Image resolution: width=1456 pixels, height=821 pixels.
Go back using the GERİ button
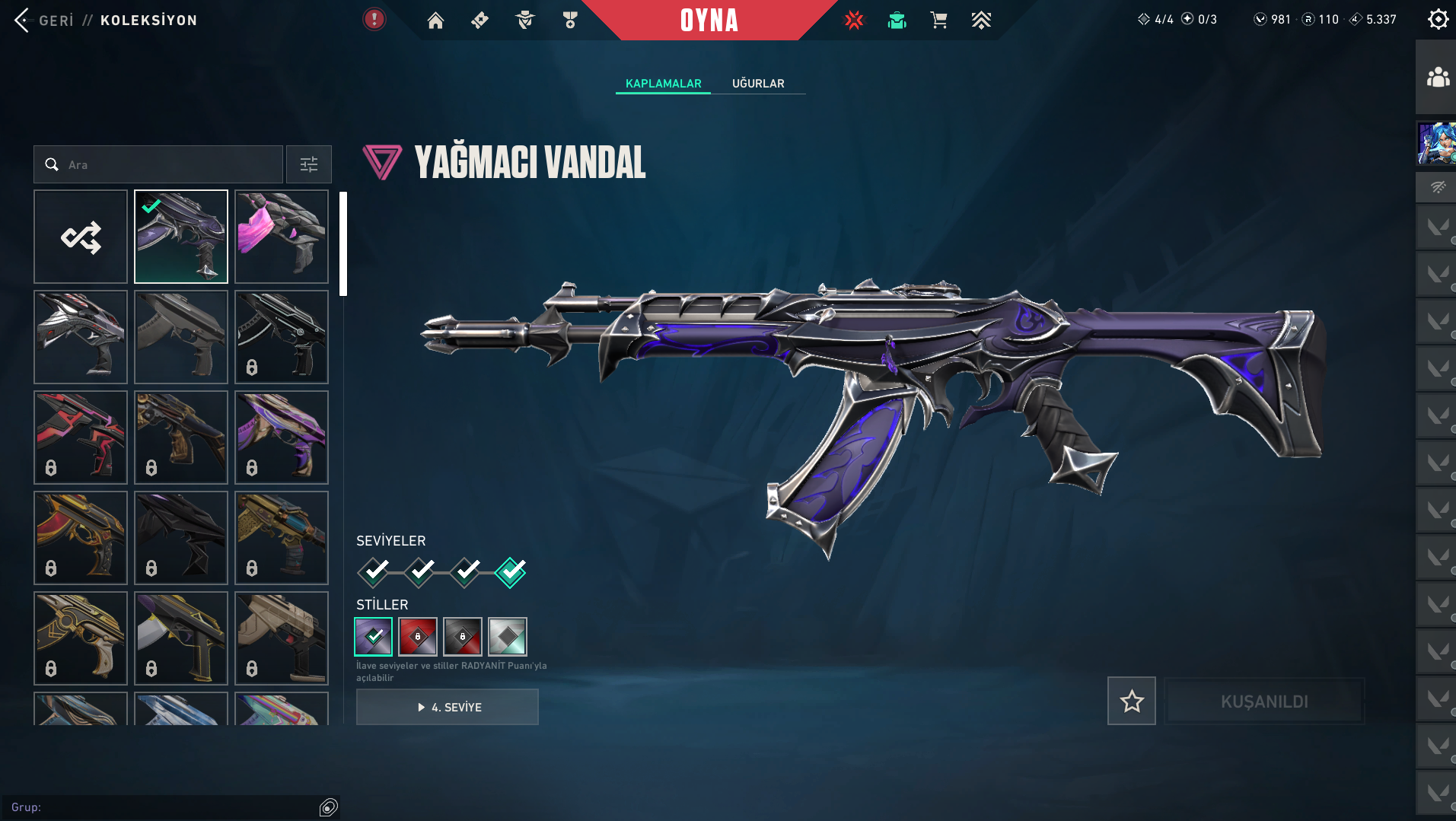pyautogui.click(x=44, y=21)
